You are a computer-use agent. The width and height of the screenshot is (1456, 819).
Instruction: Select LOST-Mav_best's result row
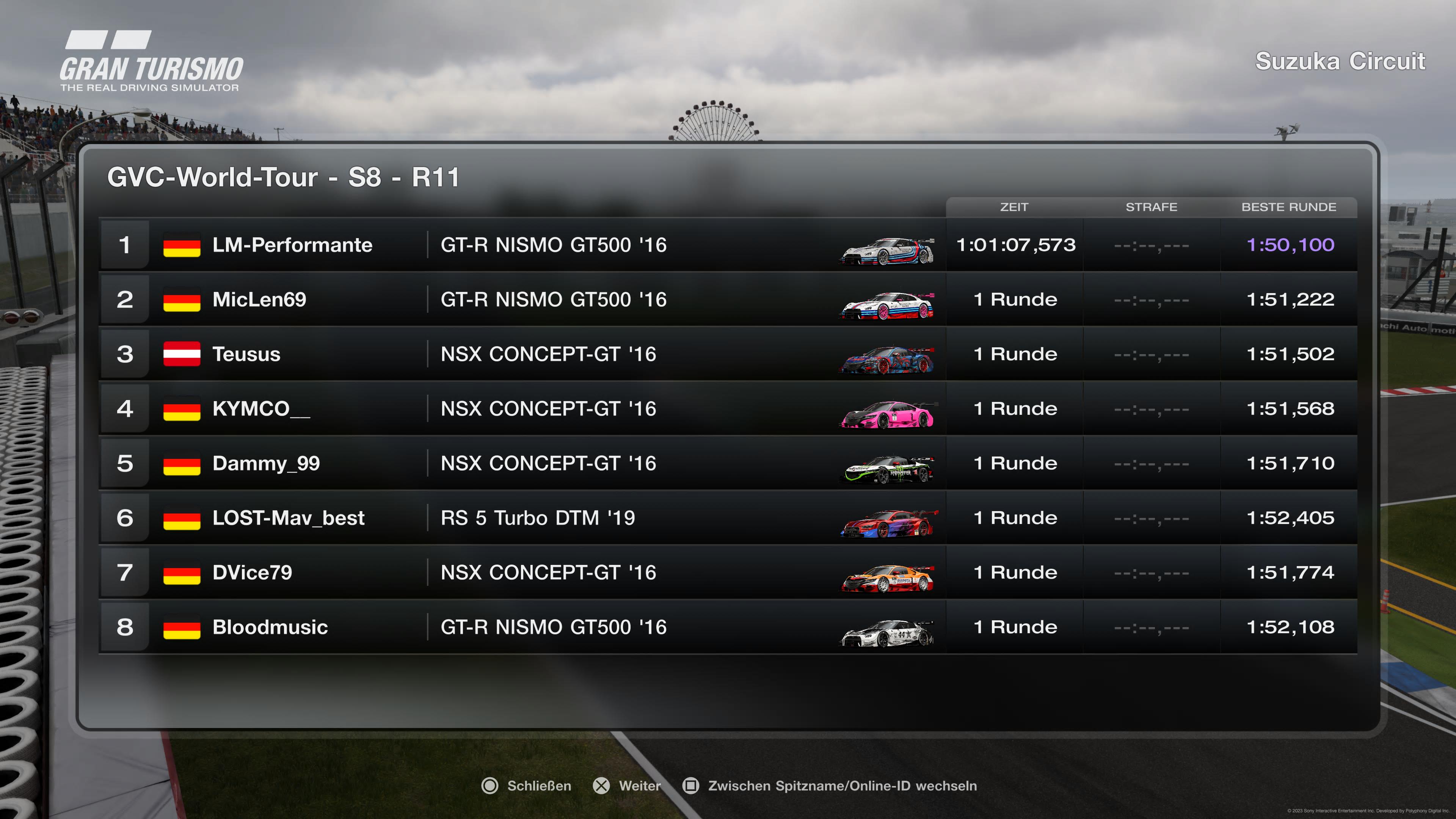click(728, 518)
